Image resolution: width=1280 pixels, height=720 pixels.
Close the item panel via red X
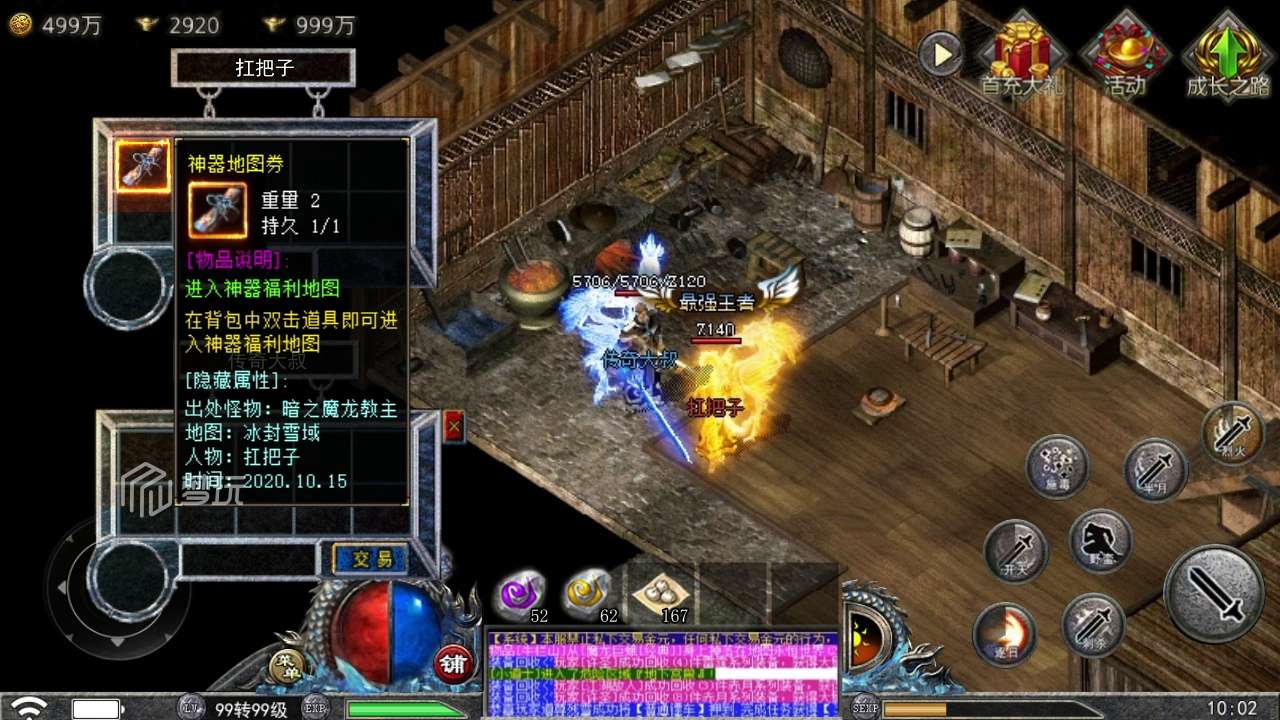click(x=455, y=424)
